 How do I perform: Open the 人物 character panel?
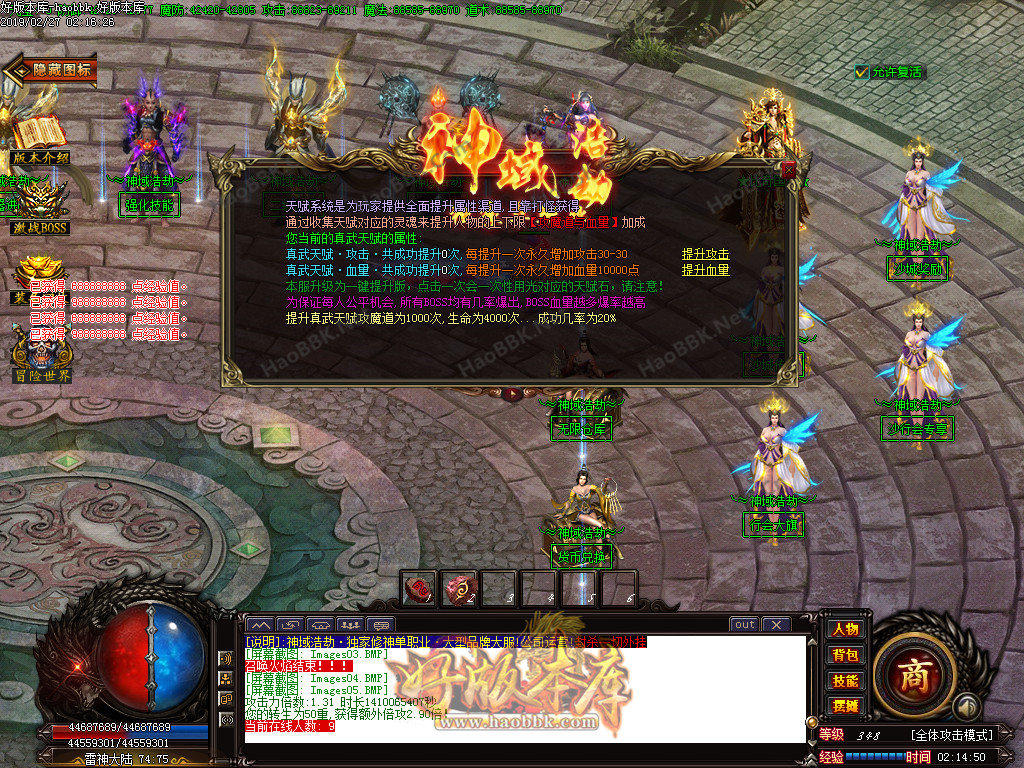845,629
